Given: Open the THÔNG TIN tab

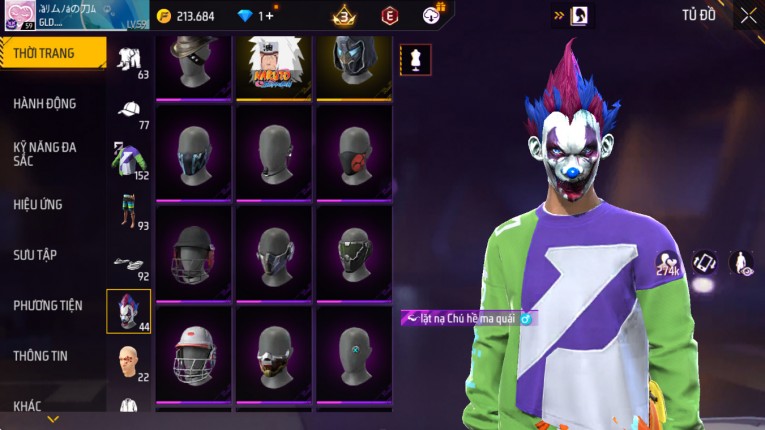Looking at the screenshot, I should [x=41, y=355].
